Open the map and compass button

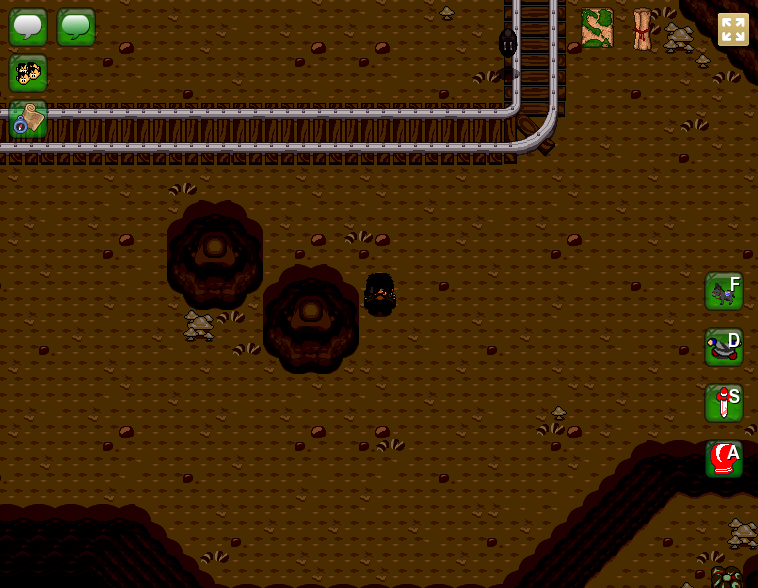coord(28,119)
